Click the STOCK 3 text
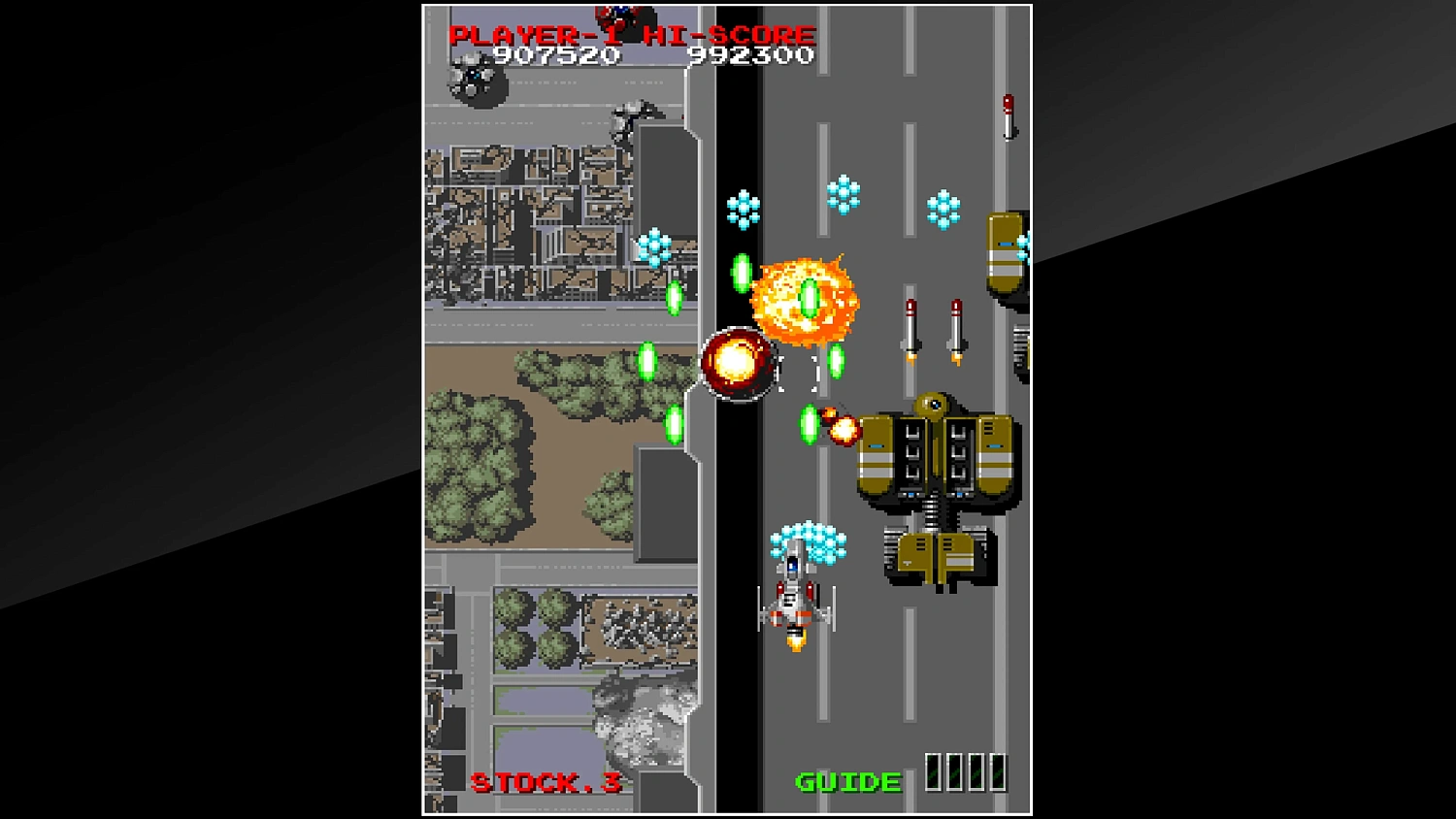 (x=546, y=781)
